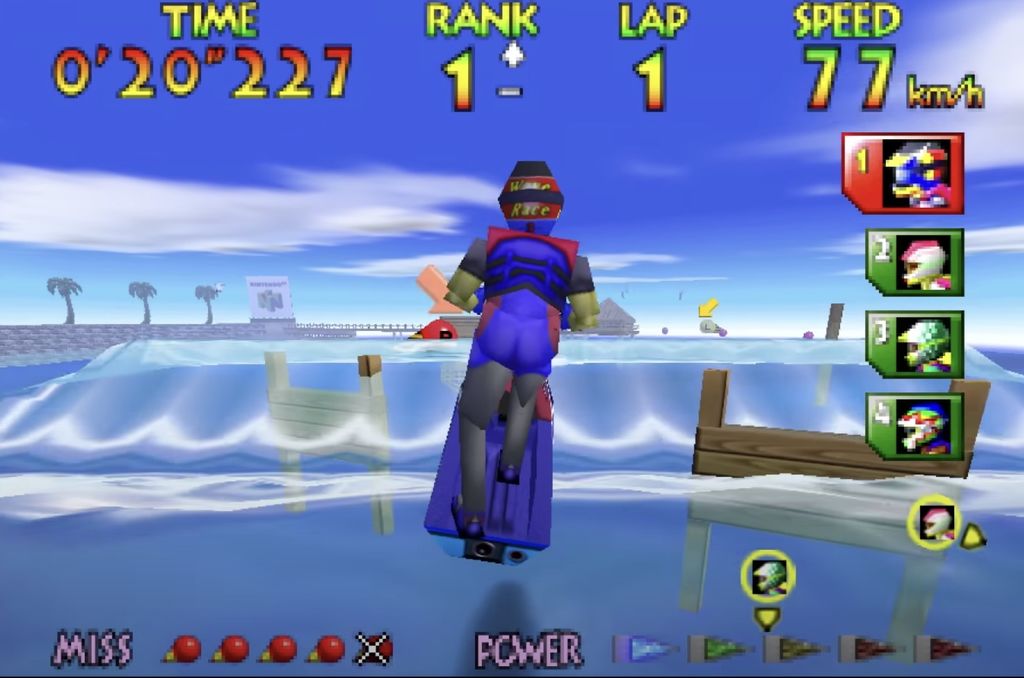Select the circled green helmet opponent marker
Viewport: 1024px width, 678px height.
pos(767,577)
